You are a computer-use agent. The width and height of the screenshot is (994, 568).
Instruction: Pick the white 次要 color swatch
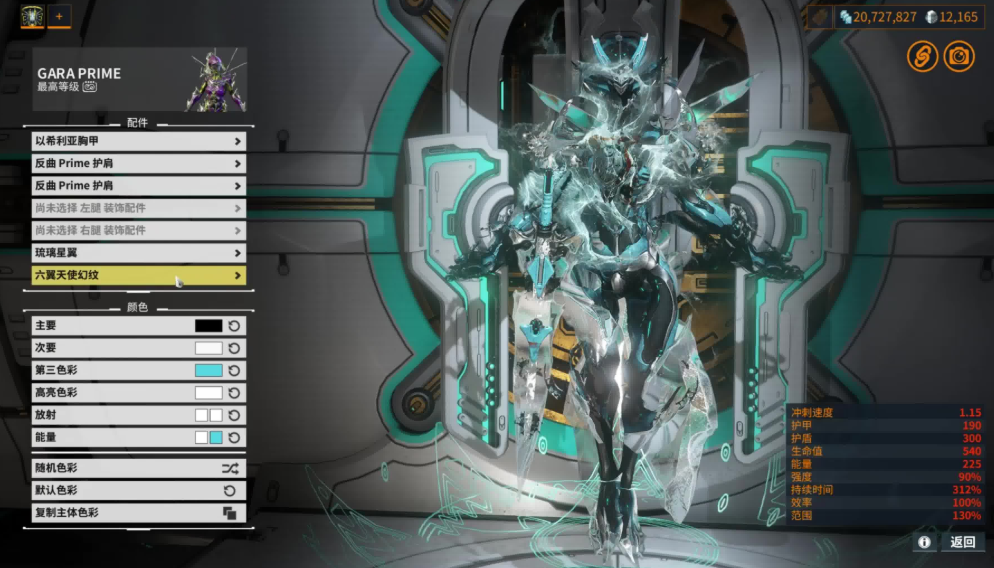click(x=208, y=348)
